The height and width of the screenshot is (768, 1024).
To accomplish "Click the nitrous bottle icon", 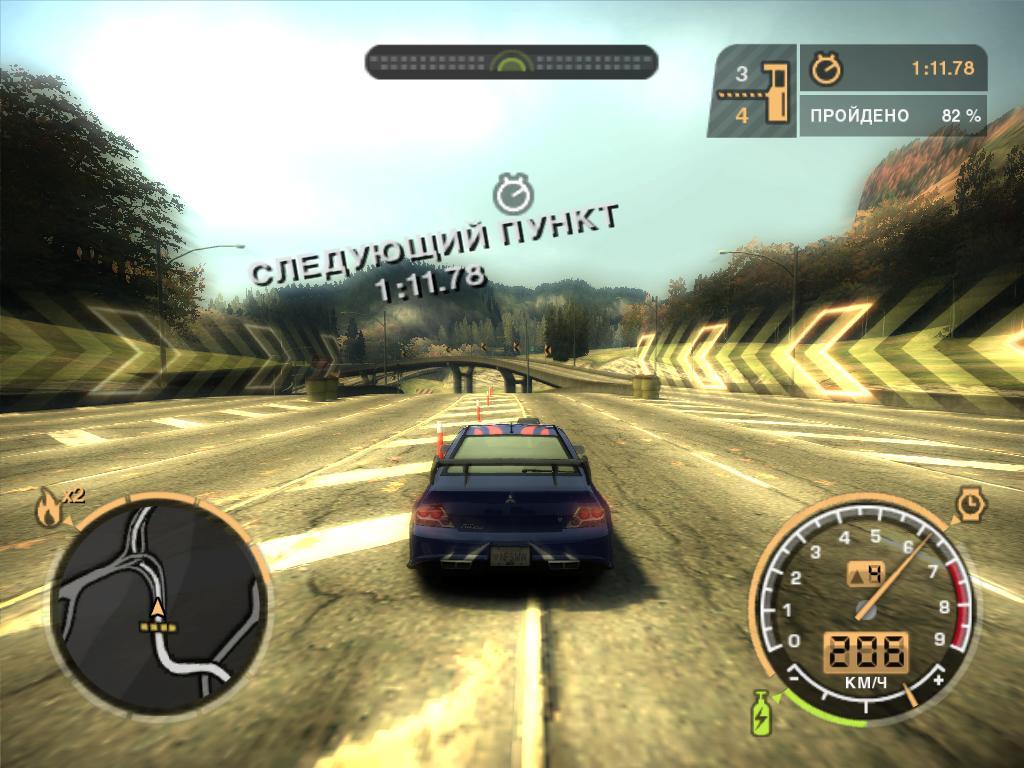I will [x=761, y=712].
